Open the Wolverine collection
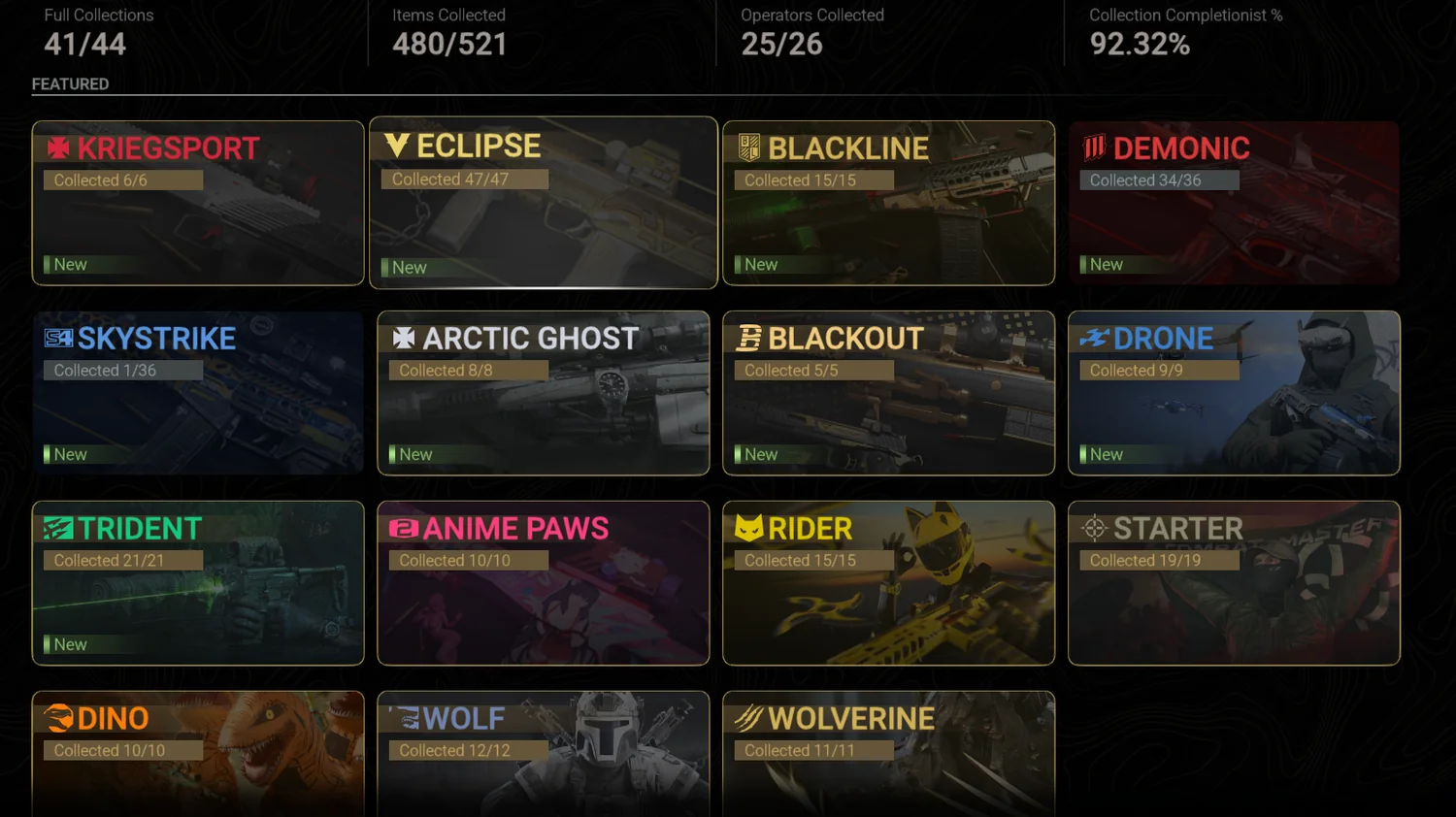This screenshot has height=817, width=1456. coord(888,755)
